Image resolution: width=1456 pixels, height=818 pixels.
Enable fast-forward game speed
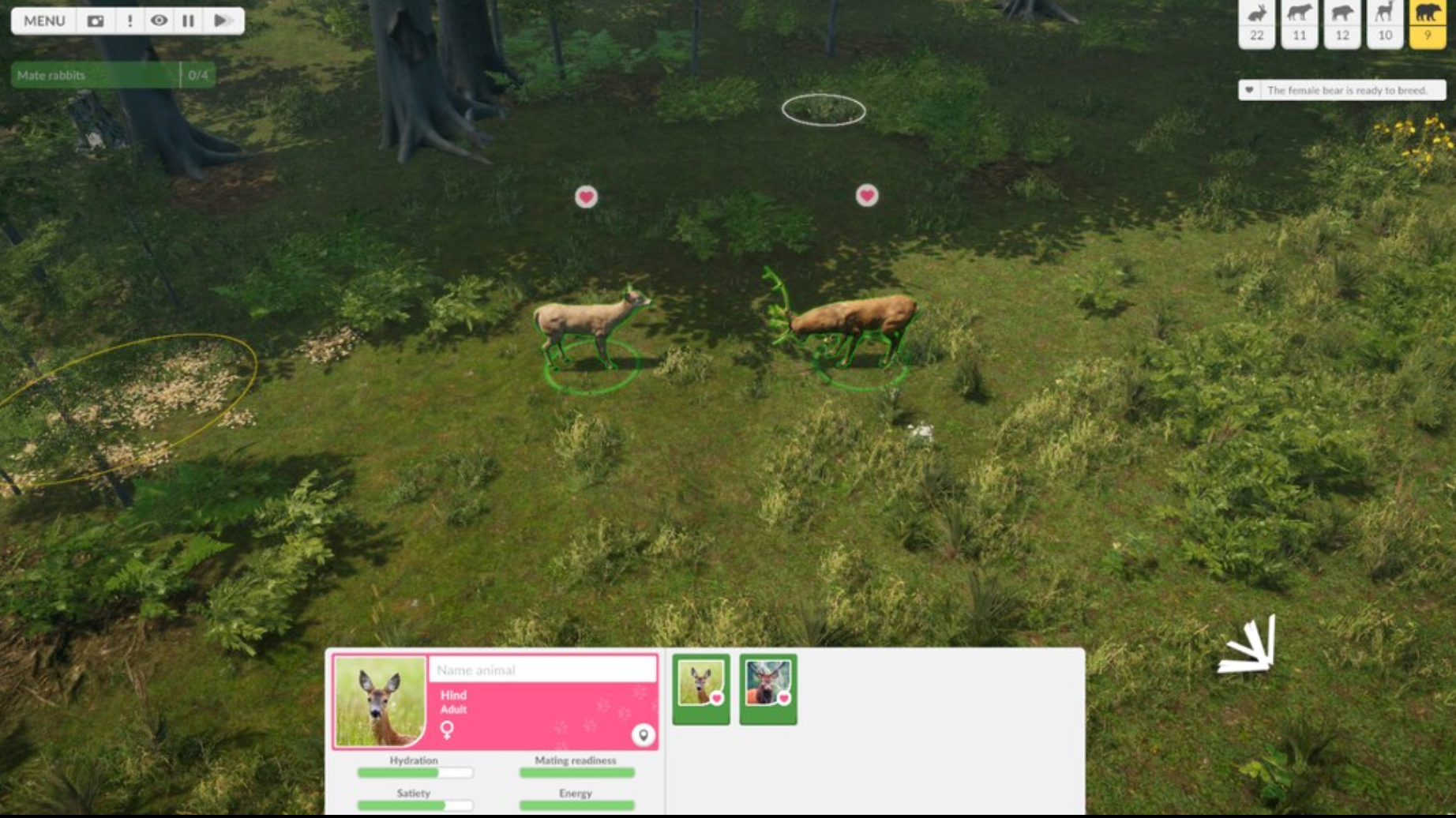pyautogui.click(x=221, y=21)
